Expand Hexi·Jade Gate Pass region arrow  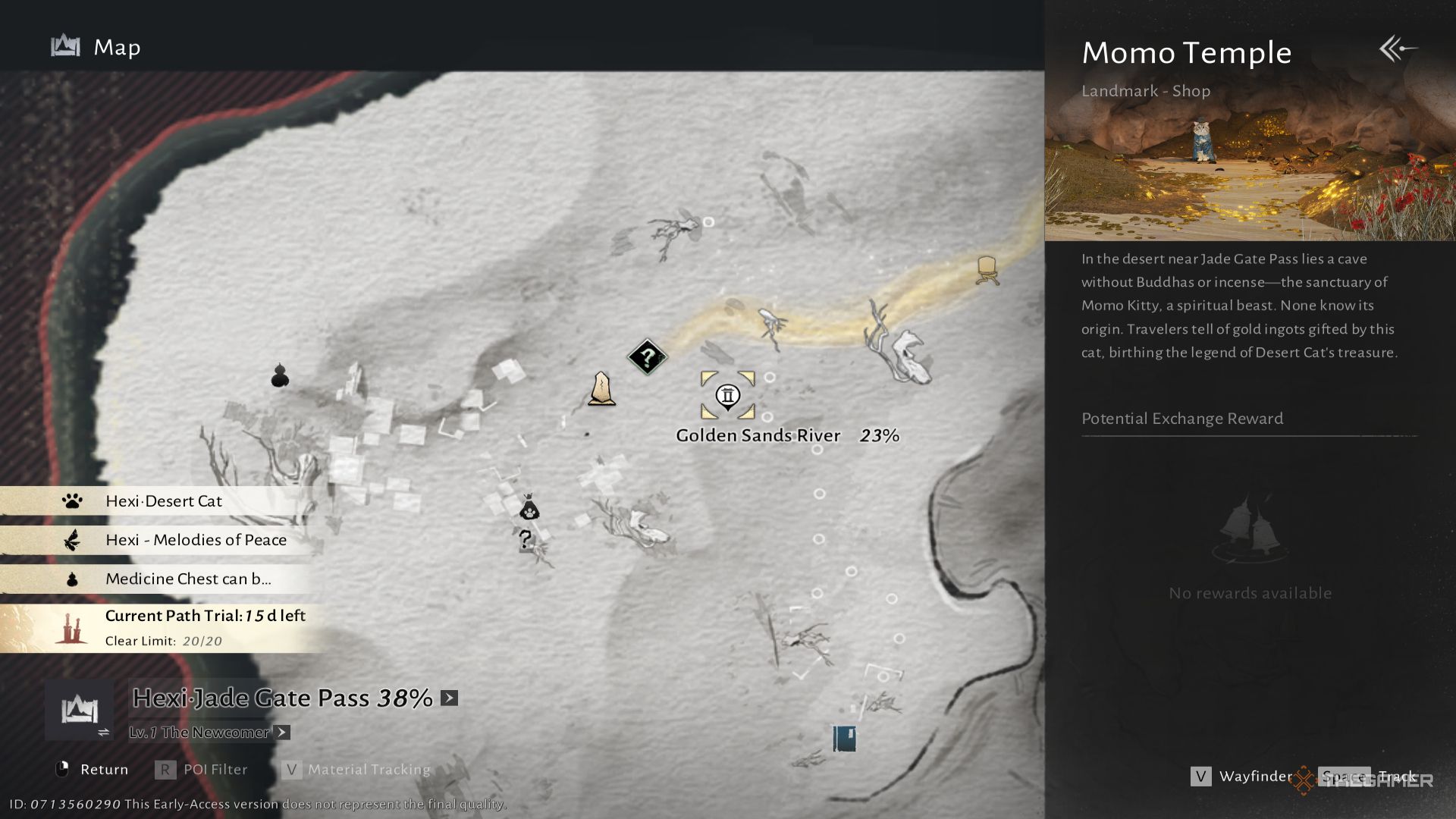click(450, 698)
